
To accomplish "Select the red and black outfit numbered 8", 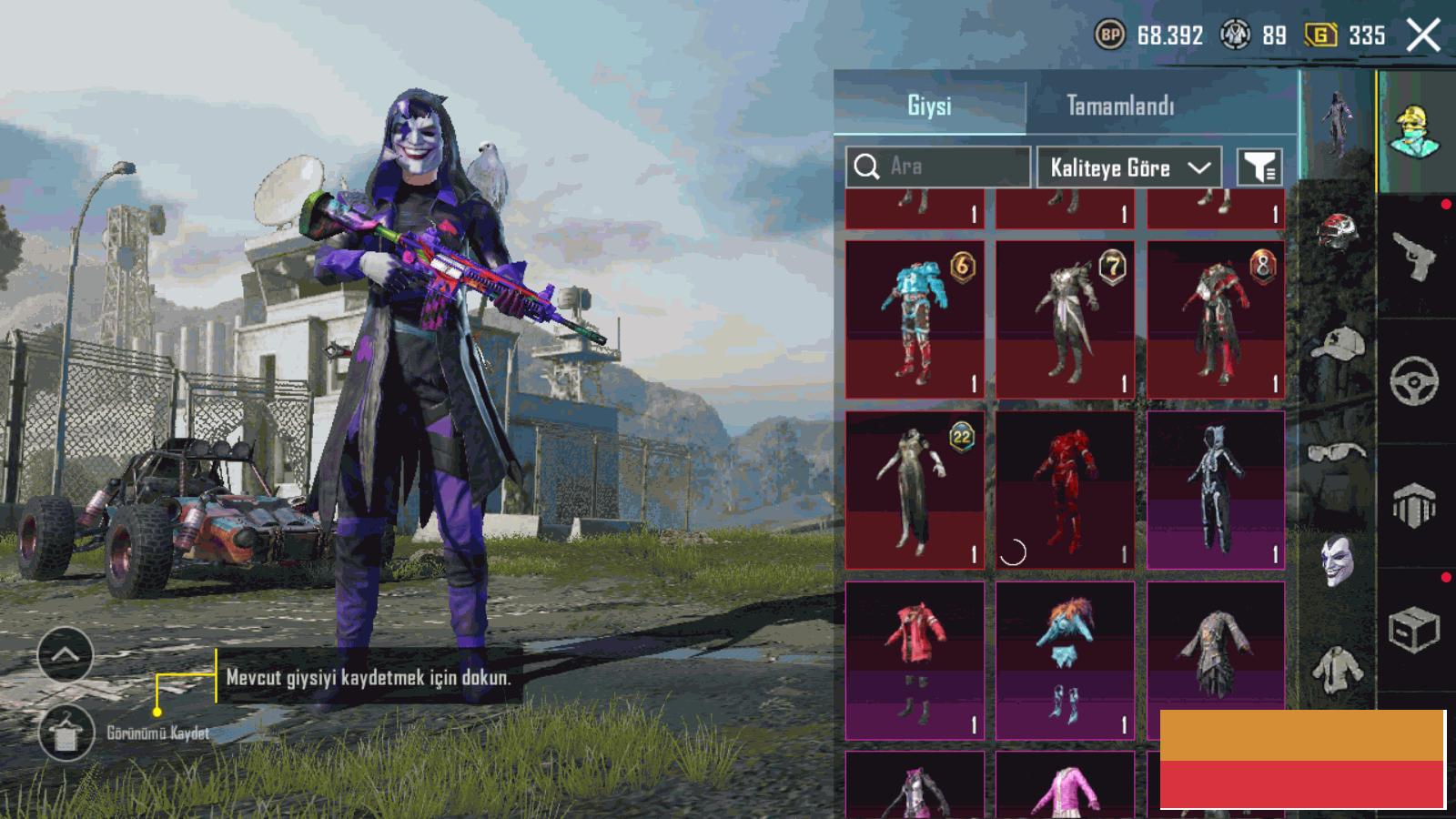I will click(1216, 319).
